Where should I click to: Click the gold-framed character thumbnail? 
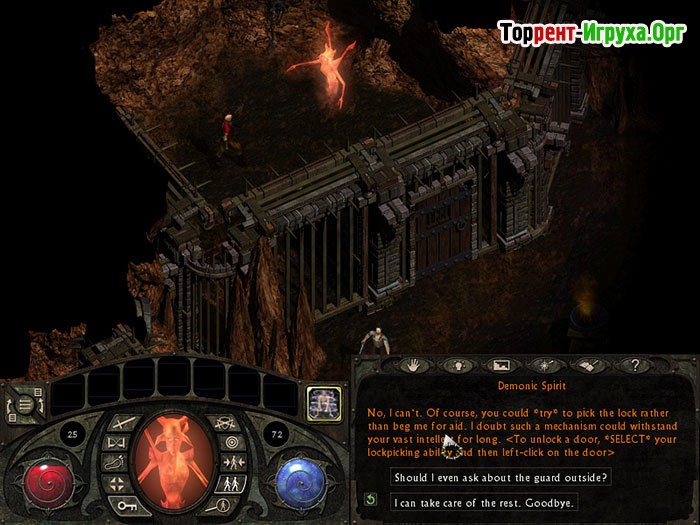click(323, 402)
